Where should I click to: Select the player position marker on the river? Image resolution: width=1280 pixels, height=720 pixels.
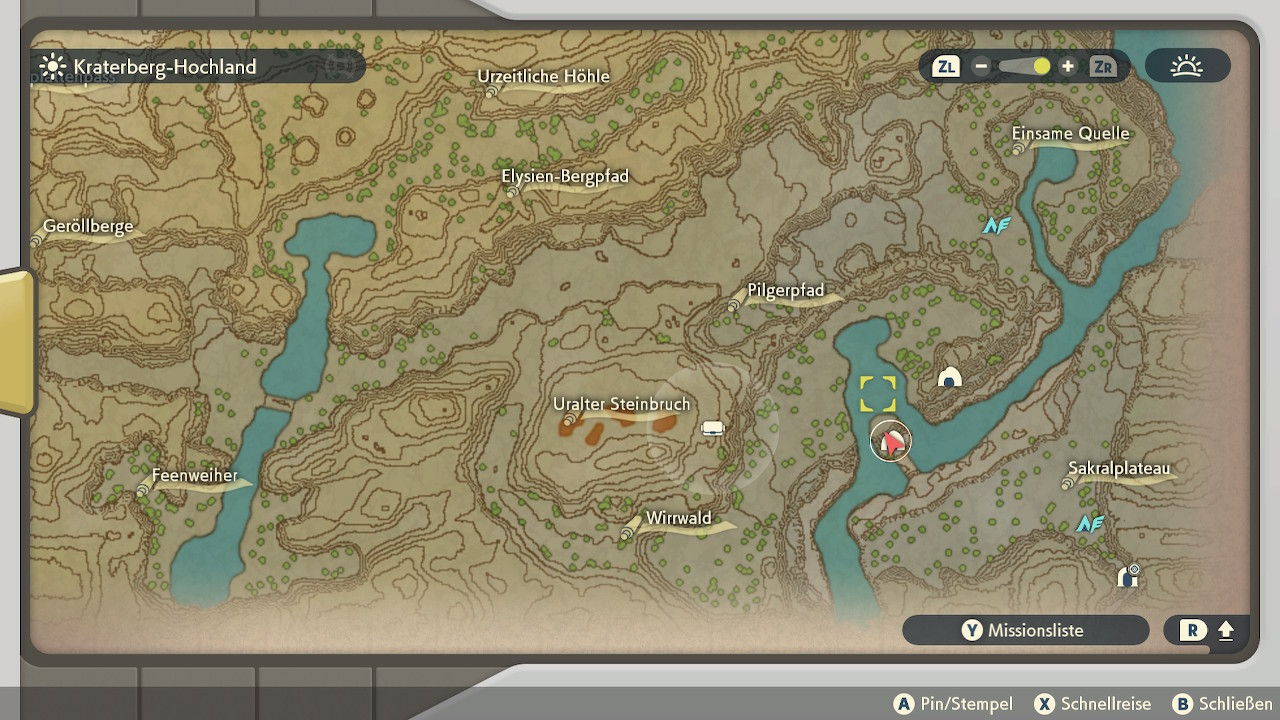(890, 441)
